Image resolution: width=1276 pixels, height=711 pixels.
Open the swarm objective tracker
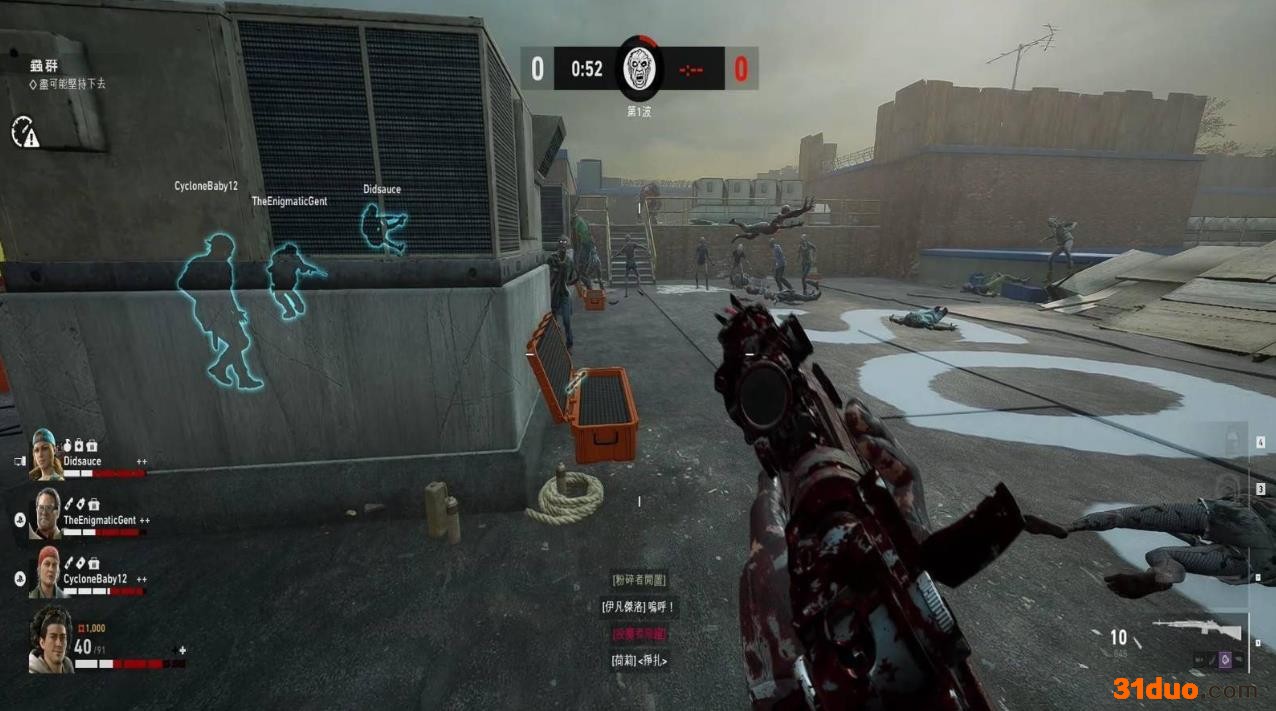pos(44,66)
